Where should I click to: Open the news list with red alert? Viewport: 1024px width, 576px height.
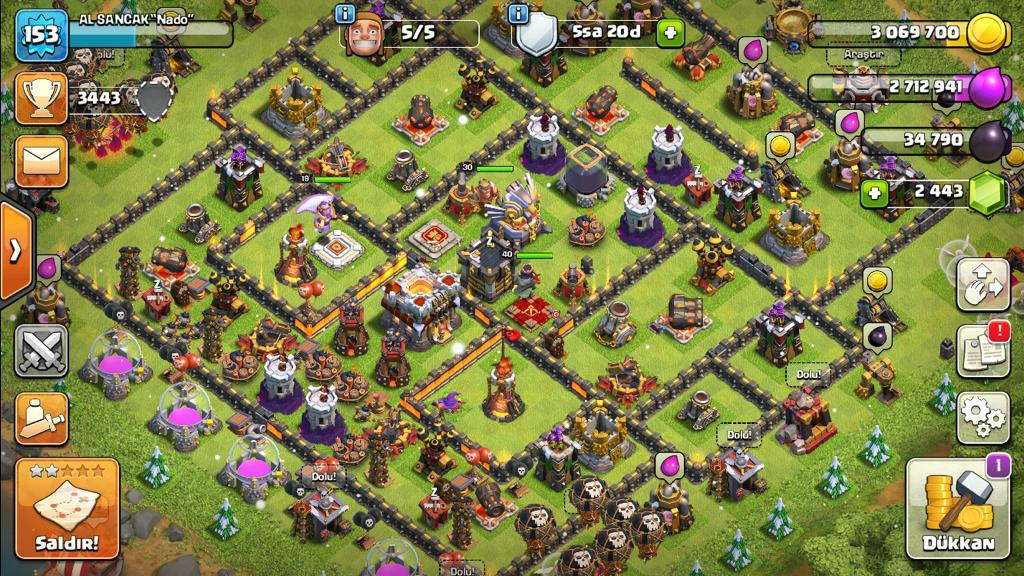(x=982, y=350)
